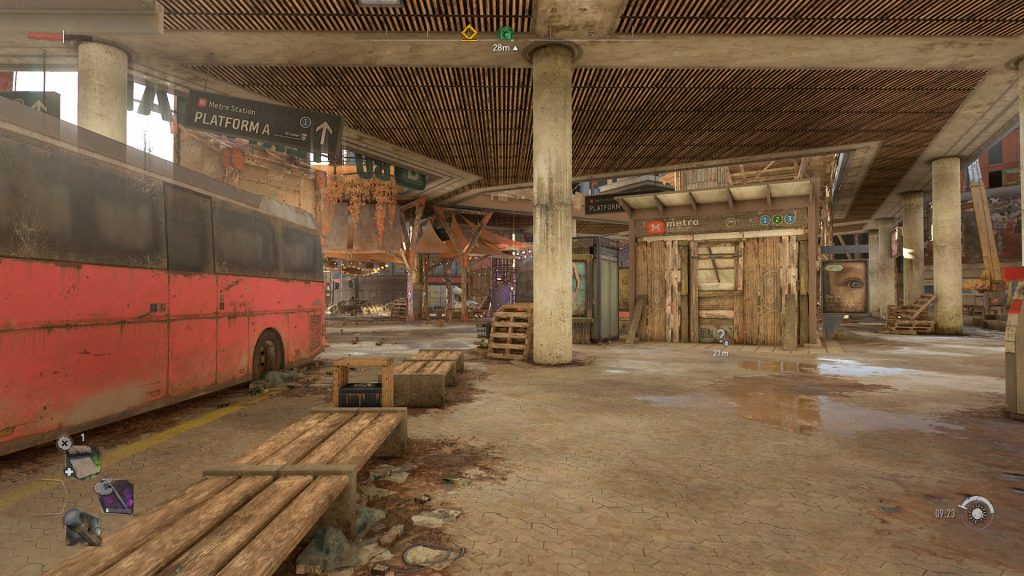Click the yellow diamond quest marker on compass
The image size is (1024, 576).
click(469, 33)
